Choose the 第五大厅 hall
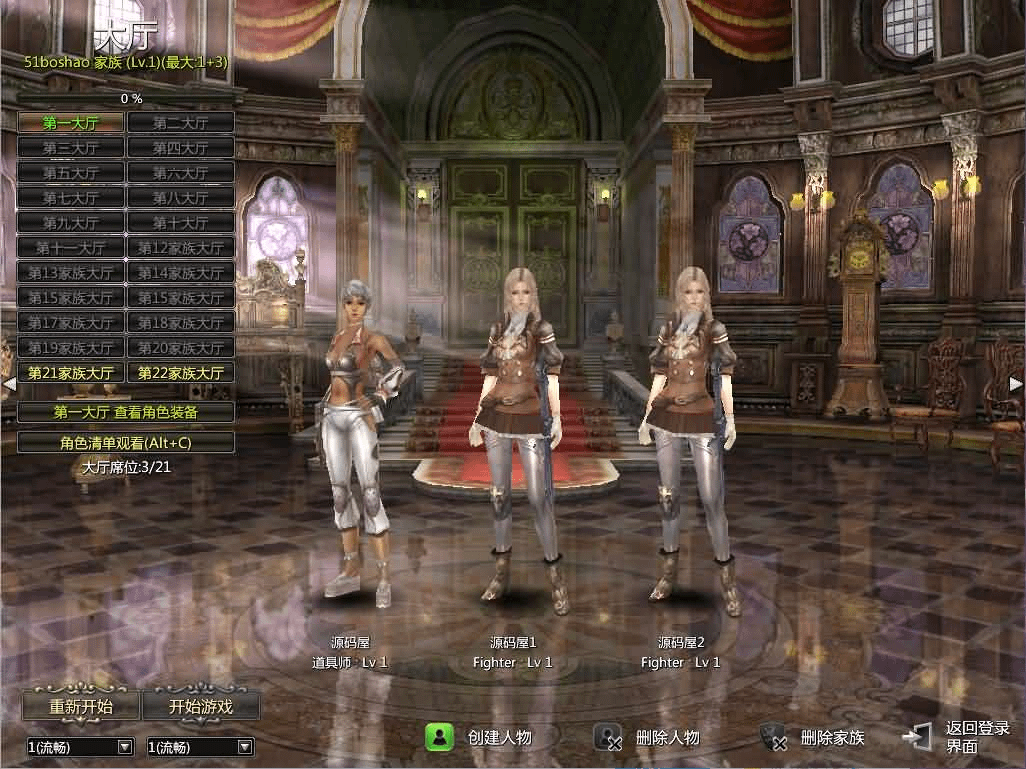Image resolution: width=1026 pixels, height=769 pixels. tap(71, 173)
